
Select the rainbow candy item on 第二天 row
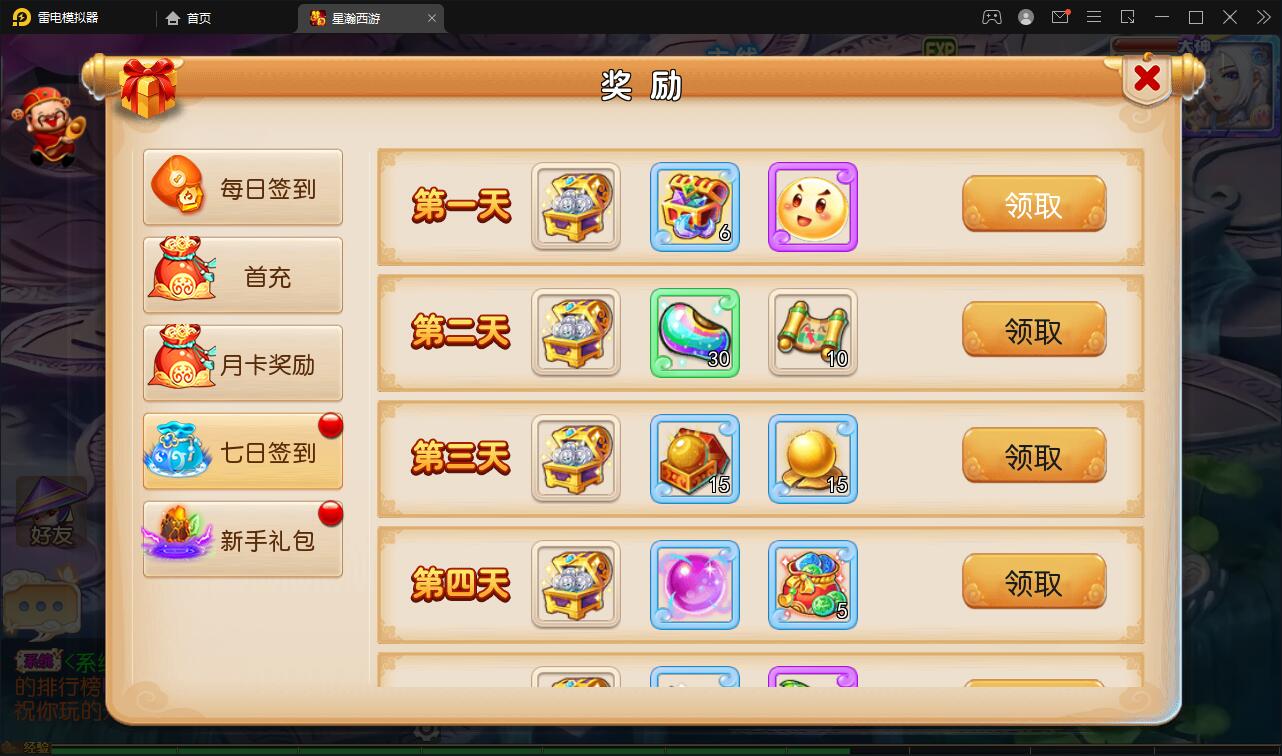[x=695, y=332]
